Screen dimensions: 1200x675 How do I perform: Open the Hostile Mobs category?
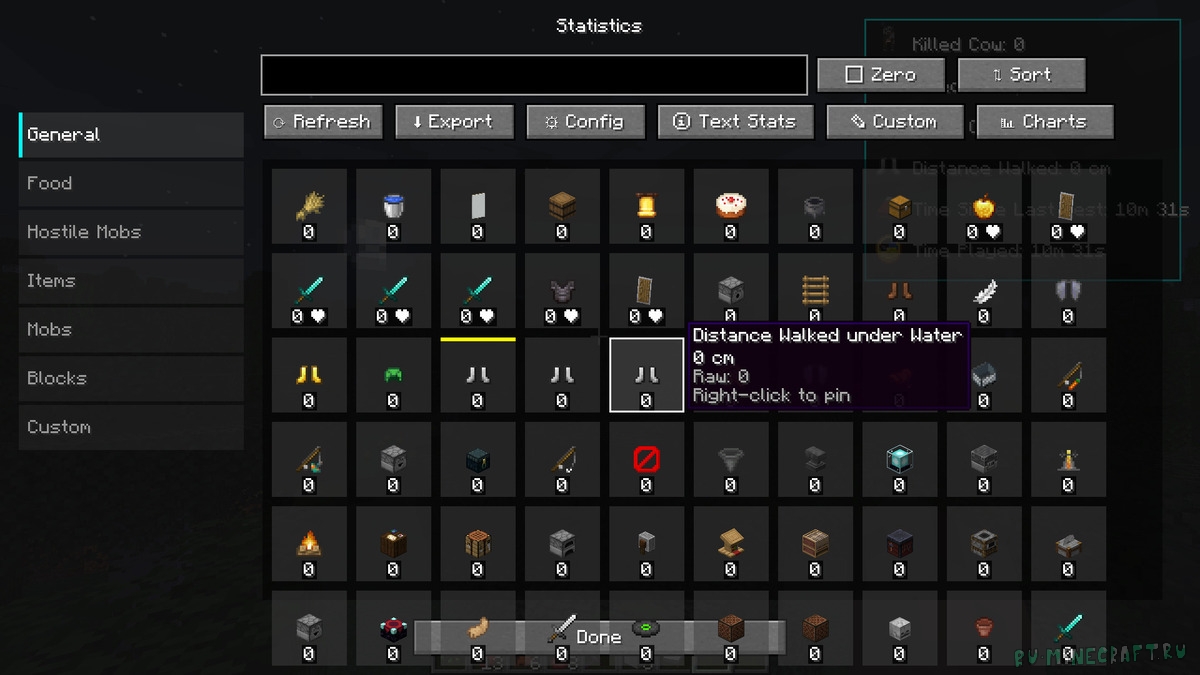[x=131, y=232]
